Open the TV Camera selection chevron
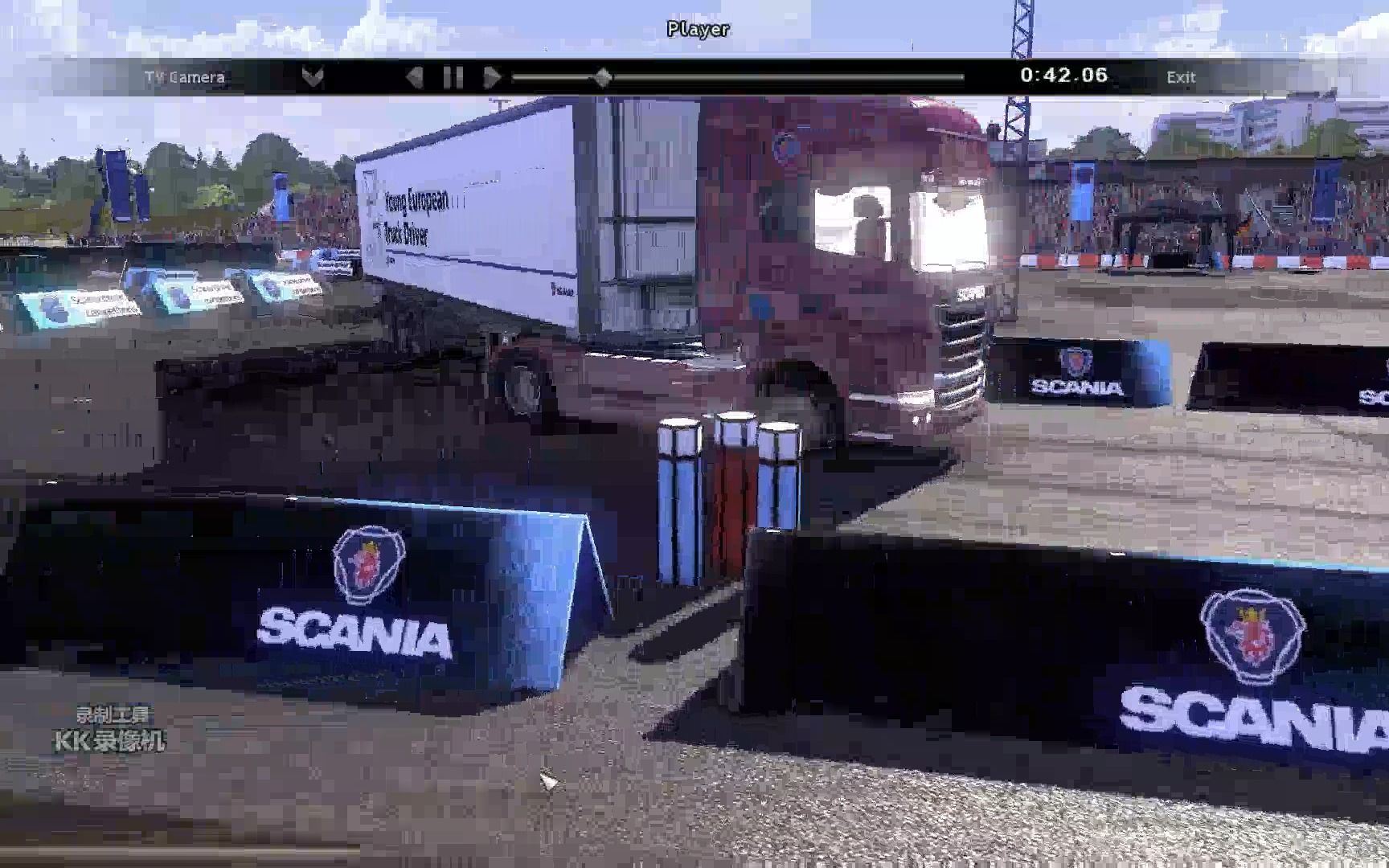 tap(313, 76)
